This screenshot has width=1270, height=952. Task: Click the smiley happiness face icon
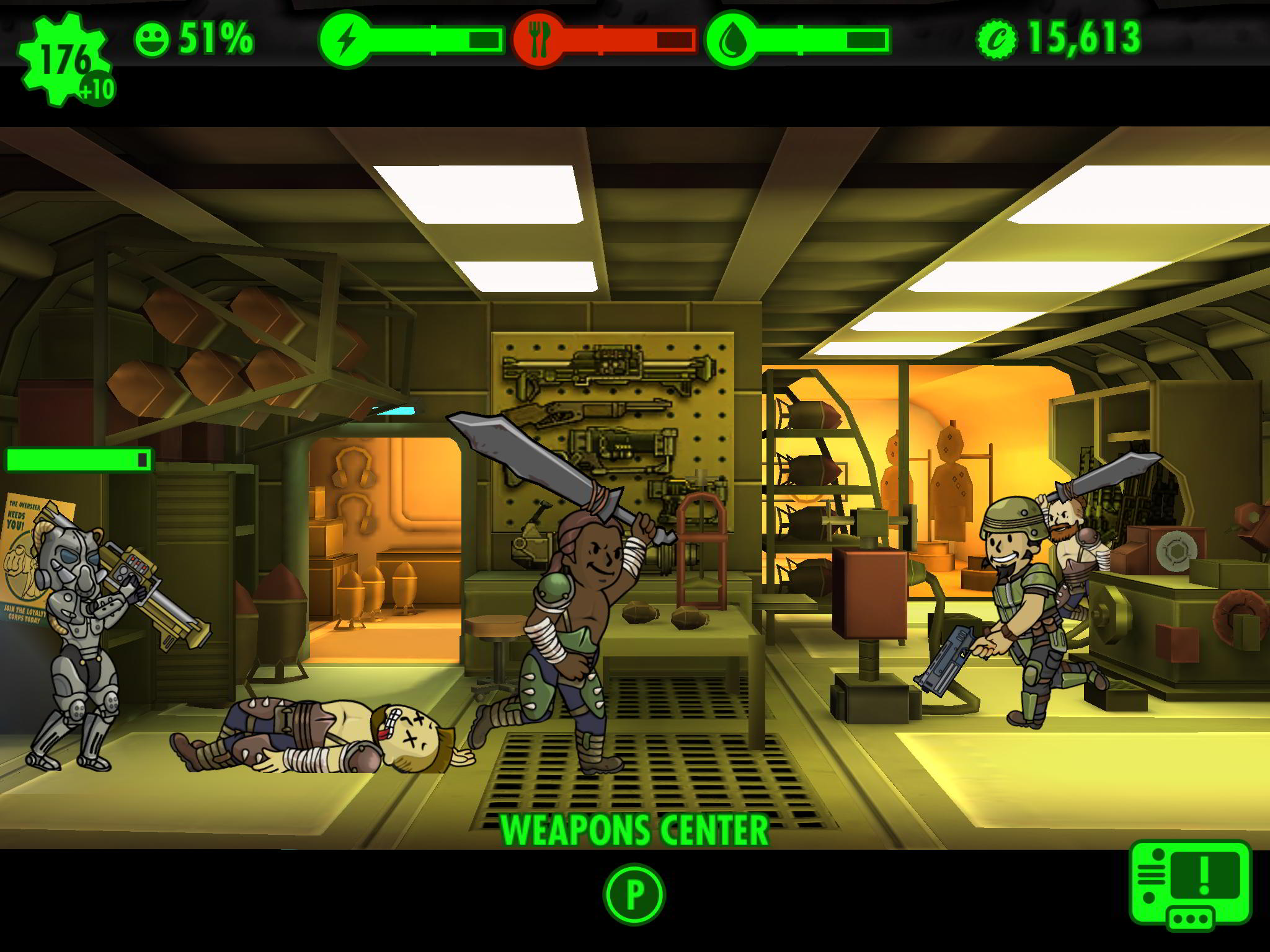(x=154, y=38)
